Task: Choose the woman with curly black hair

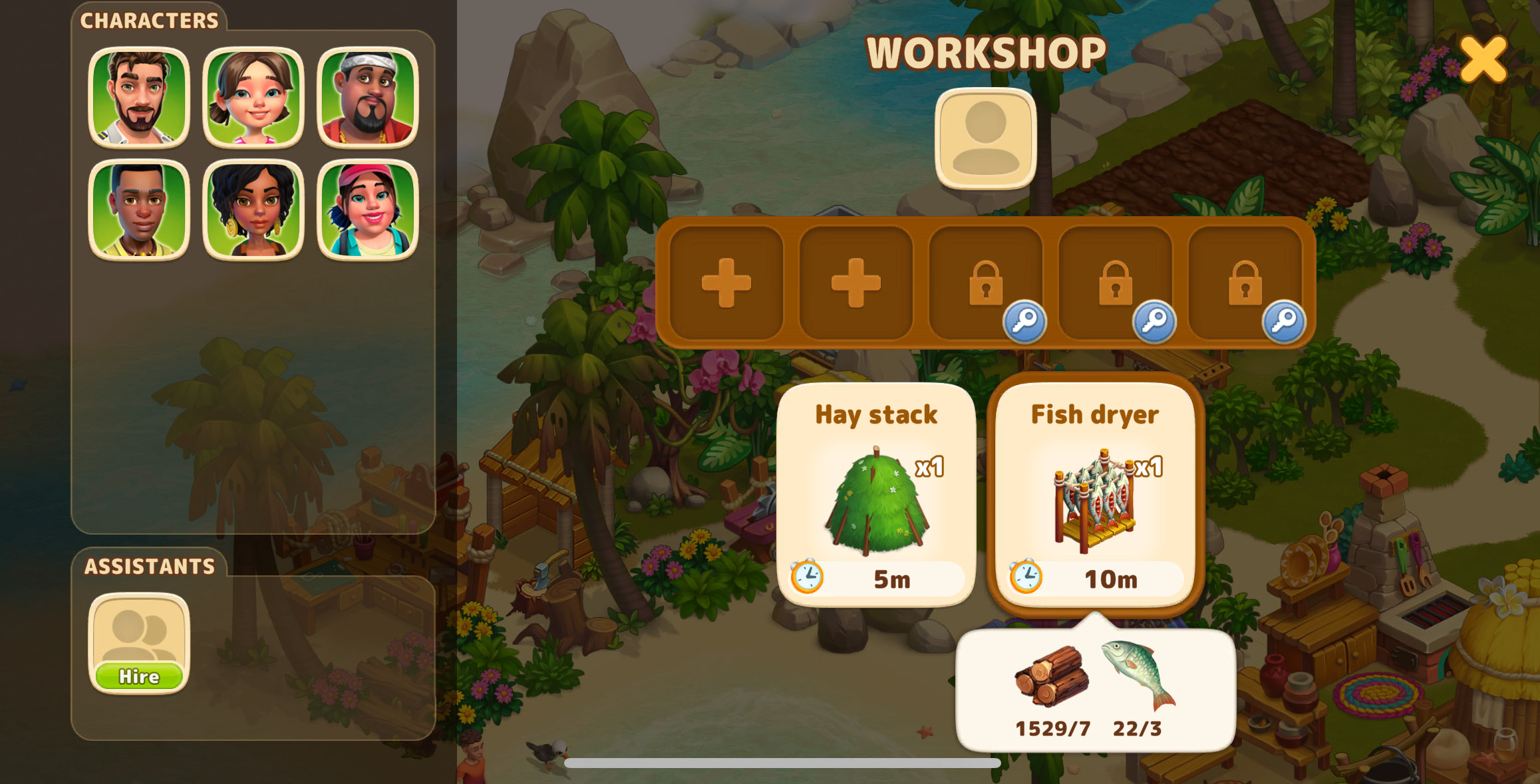Action: [x=253, y=210]
